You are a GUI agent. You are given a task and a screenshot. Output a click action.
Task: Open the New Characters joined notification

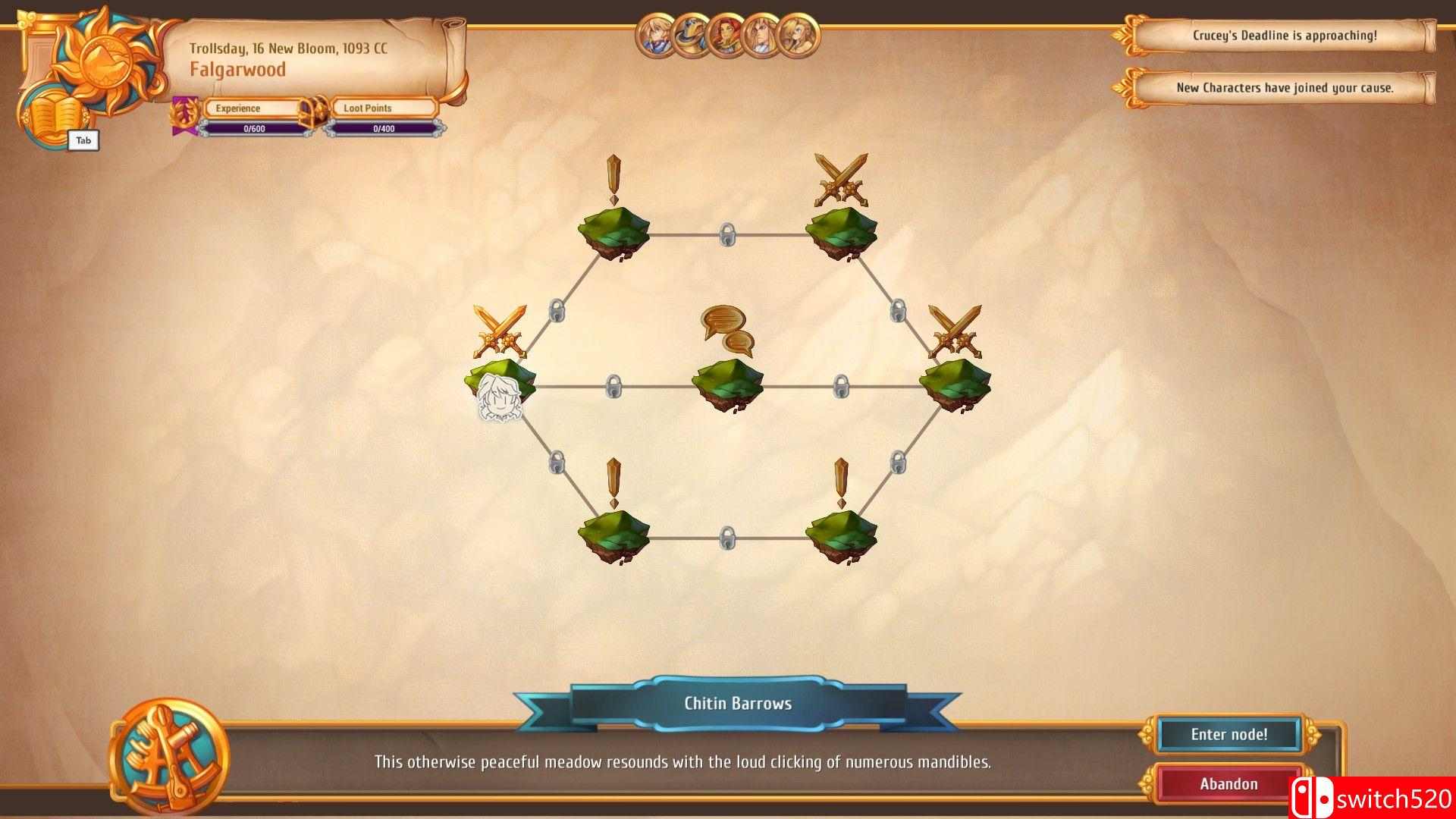point(1284,88)
